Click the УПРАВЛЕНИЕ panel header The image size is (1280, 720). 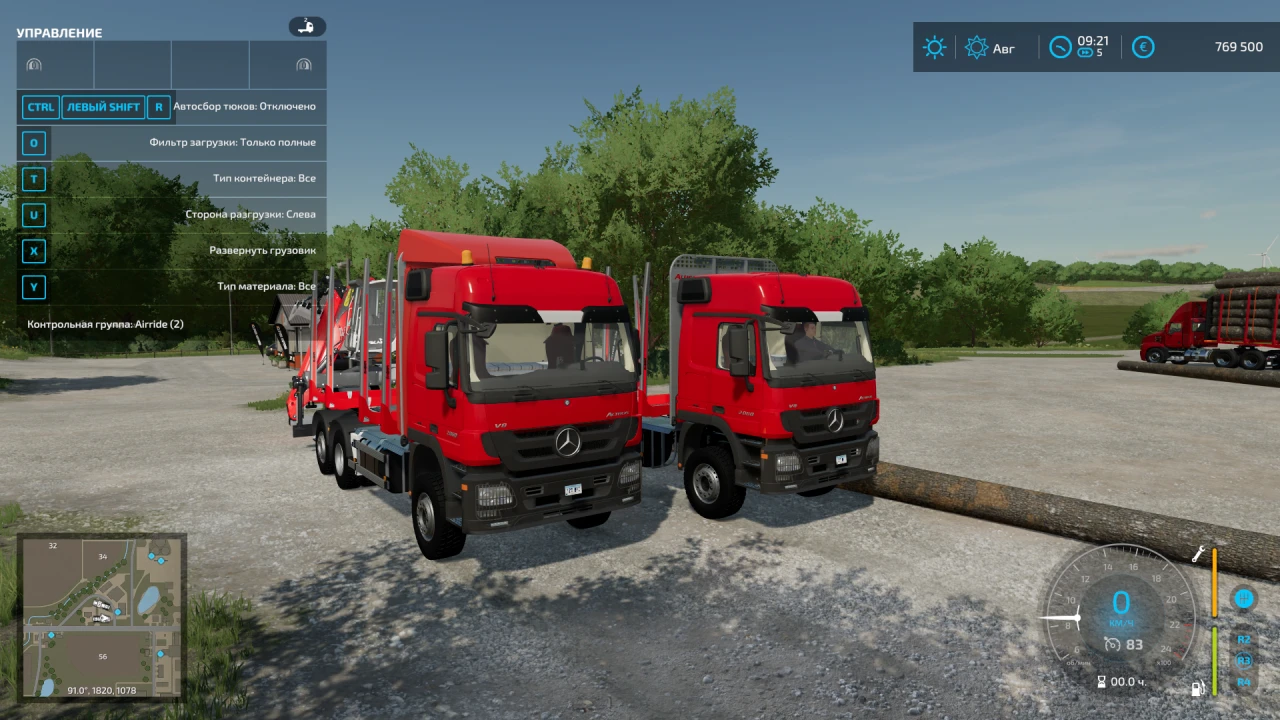point(59,32)
